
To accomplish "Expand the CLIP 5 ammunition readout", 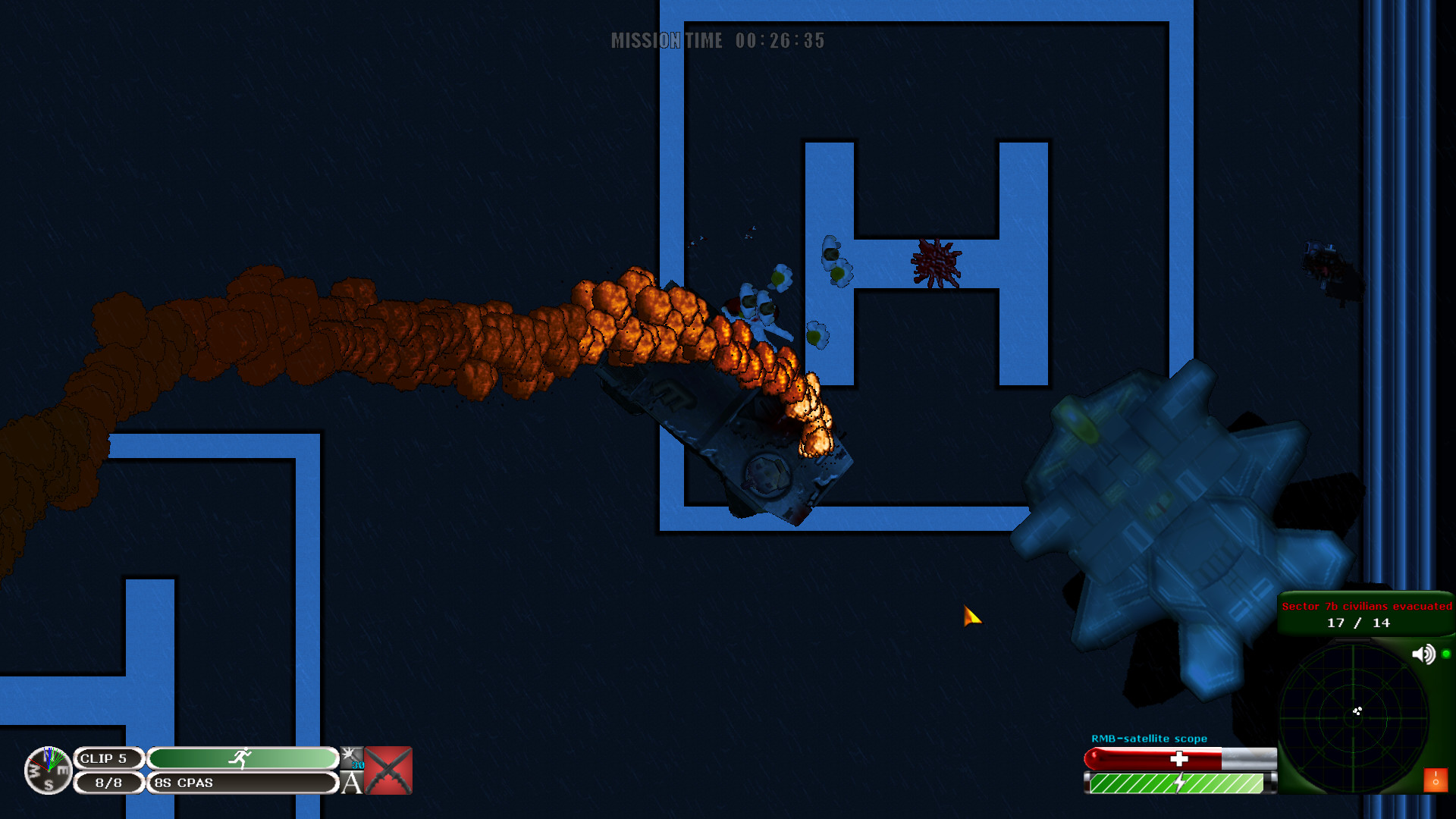I will (109, 756).
